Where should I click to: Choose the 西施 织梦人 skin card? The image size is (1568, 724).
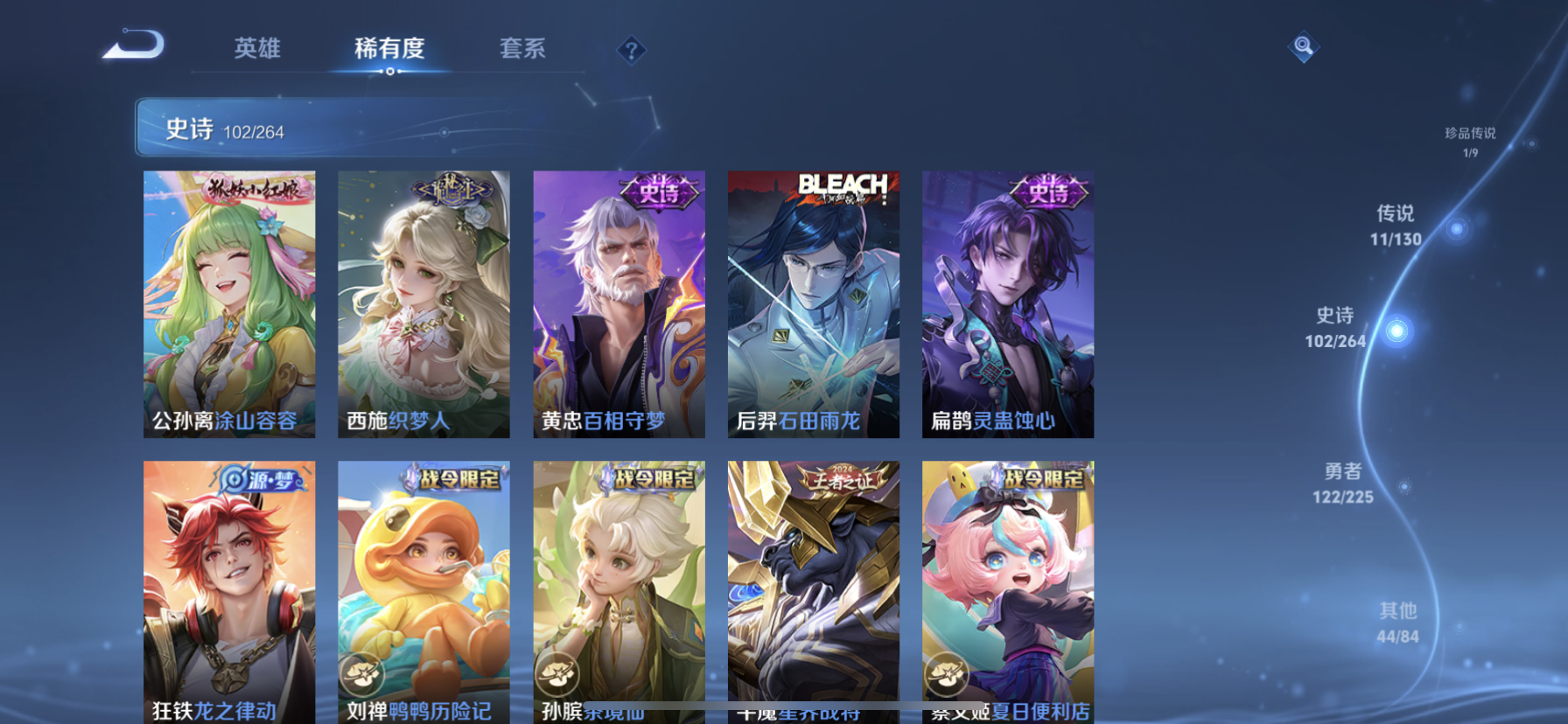coord(423,303)
